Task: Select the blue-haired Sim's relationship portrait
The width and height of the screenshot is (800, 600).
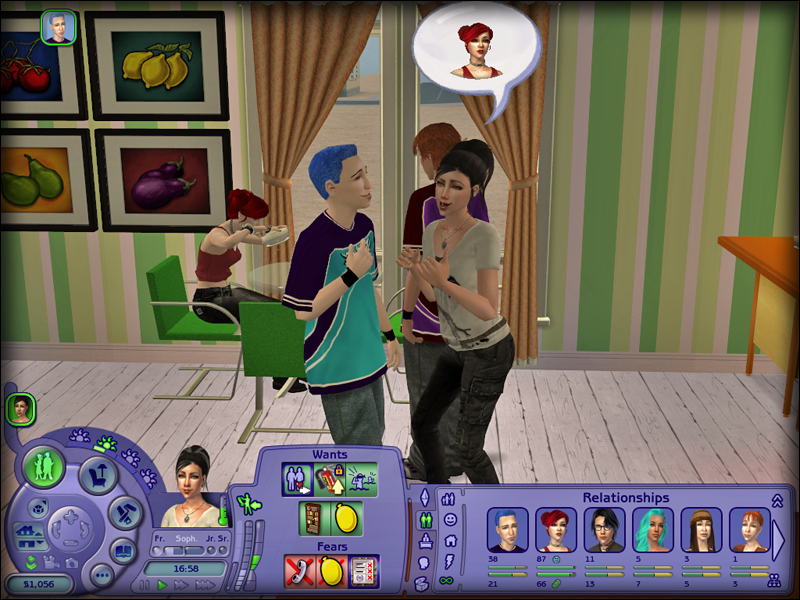Action: (507, 529)
